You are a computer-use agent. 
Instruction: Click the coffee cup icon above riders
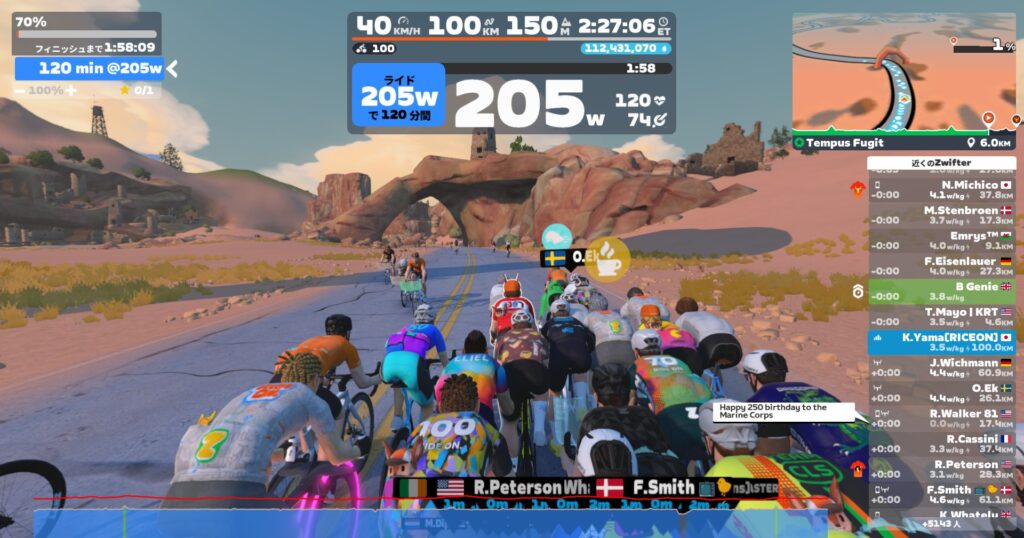pyautogui.click(x=608, y=256)
